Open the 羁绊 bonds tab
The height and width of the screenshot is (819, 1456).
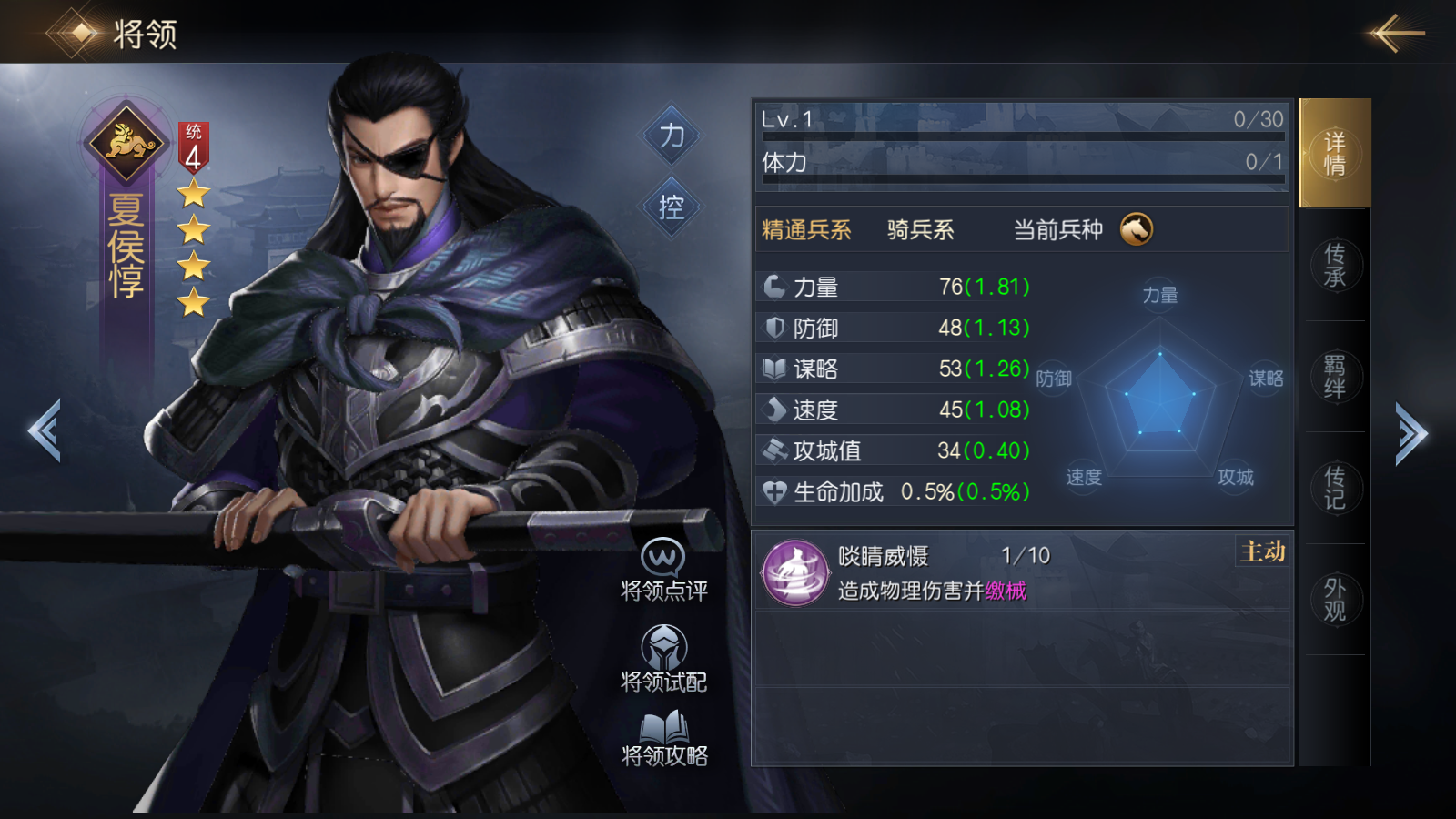(x=1334, y=376)
